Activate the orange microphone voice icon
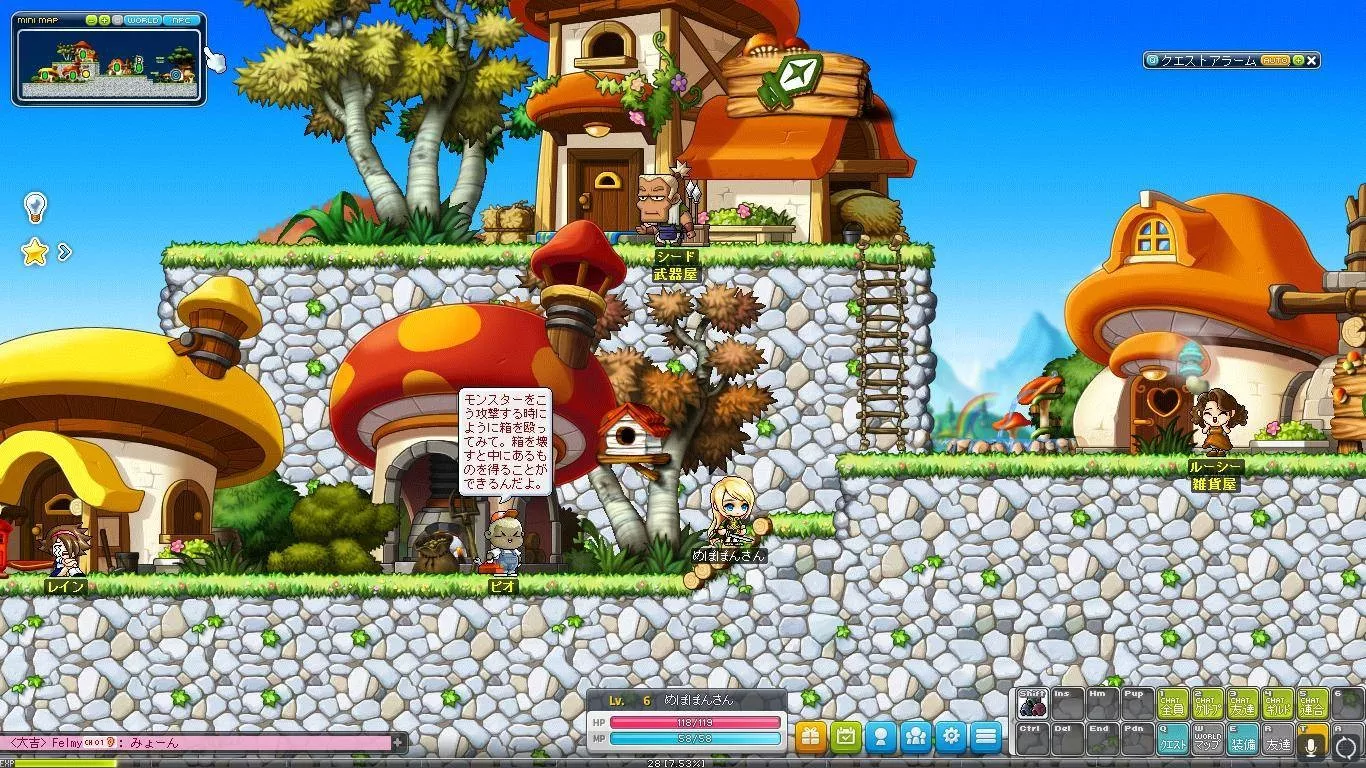 [x=1310, y=742]
